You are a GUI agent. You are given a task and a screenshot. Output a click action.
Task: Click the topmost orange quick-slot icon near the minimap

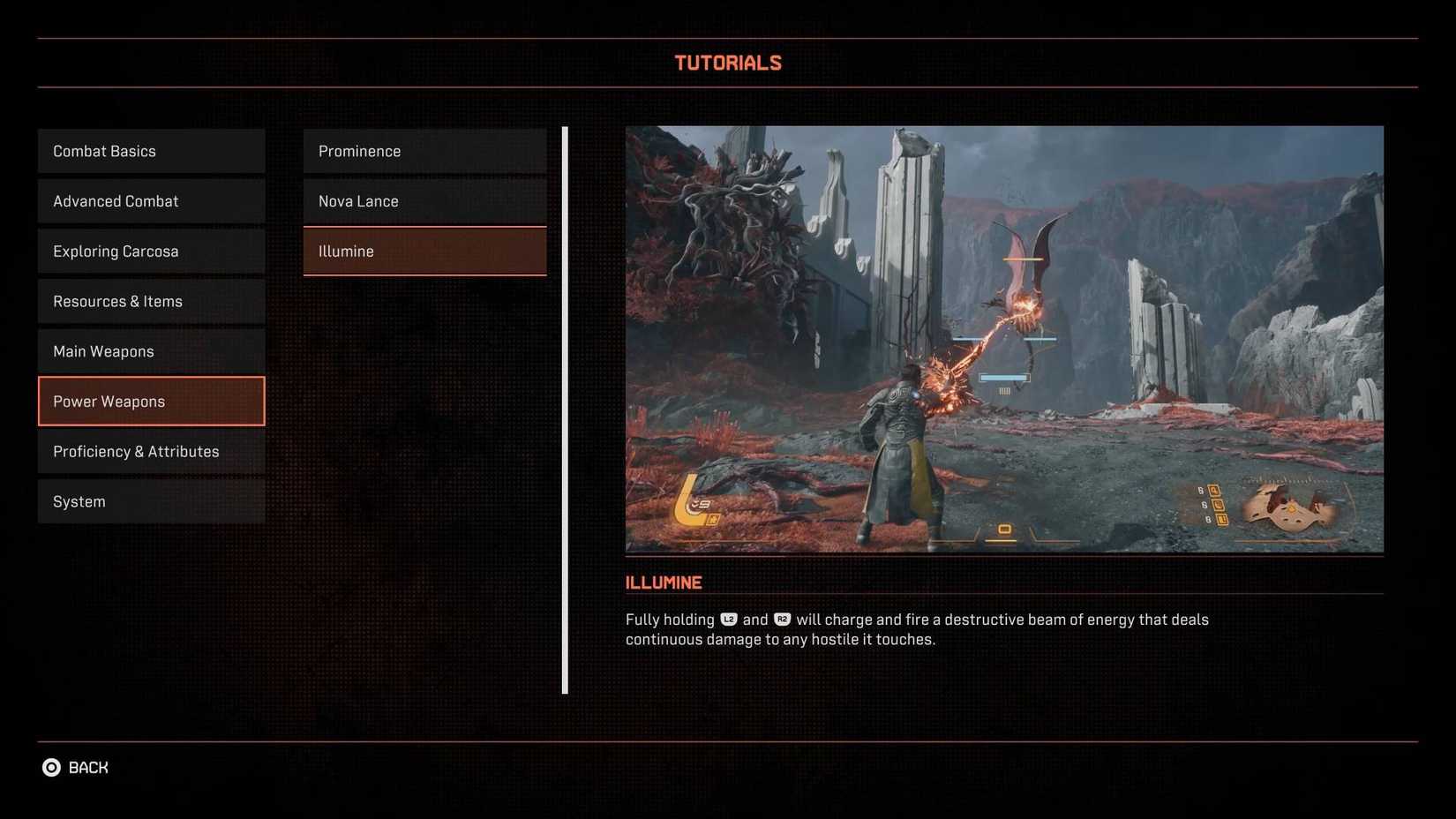pyautogui.click(x=1214, y=490)
